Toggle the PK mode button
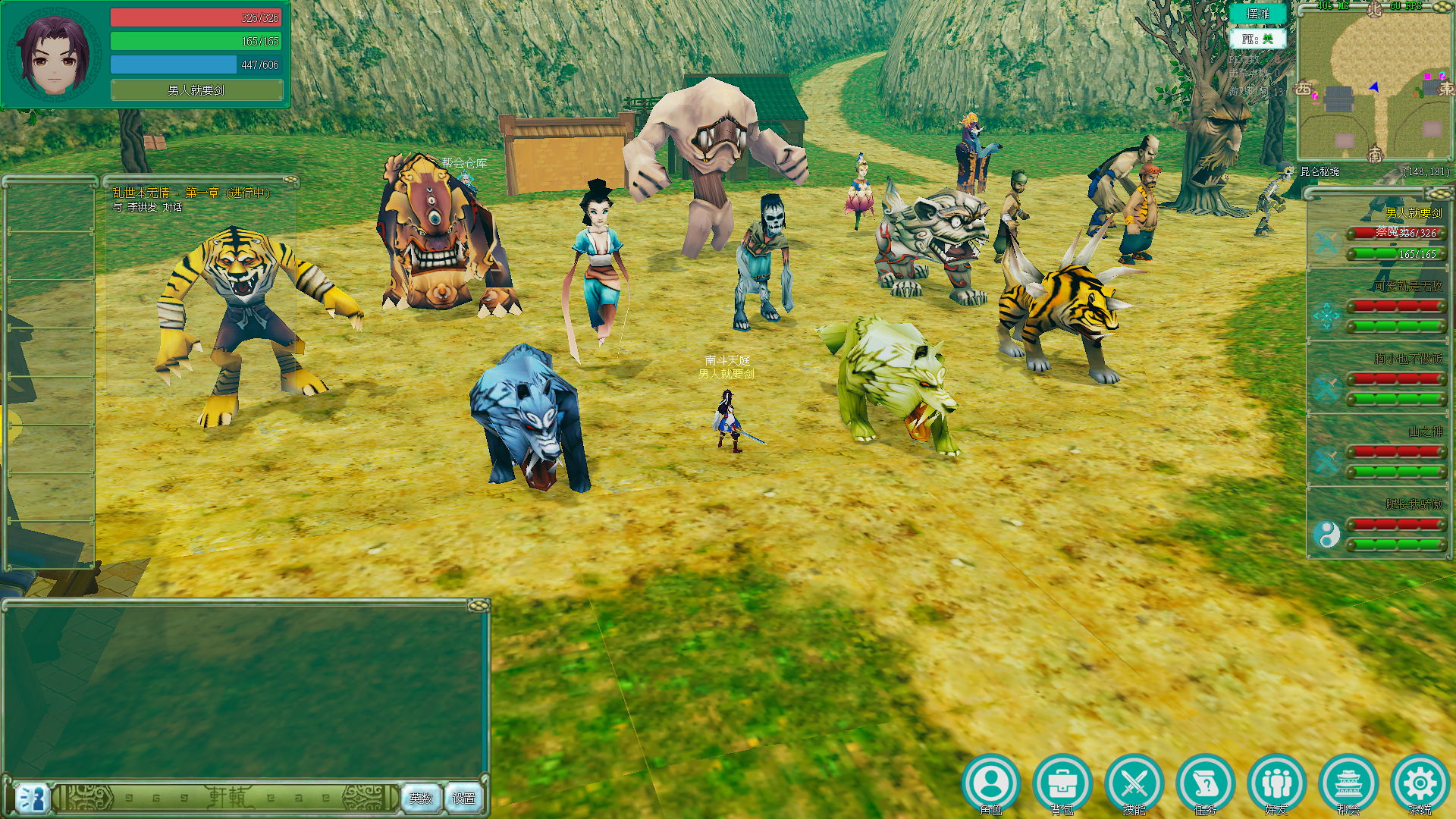 (x=1257, y=39)
